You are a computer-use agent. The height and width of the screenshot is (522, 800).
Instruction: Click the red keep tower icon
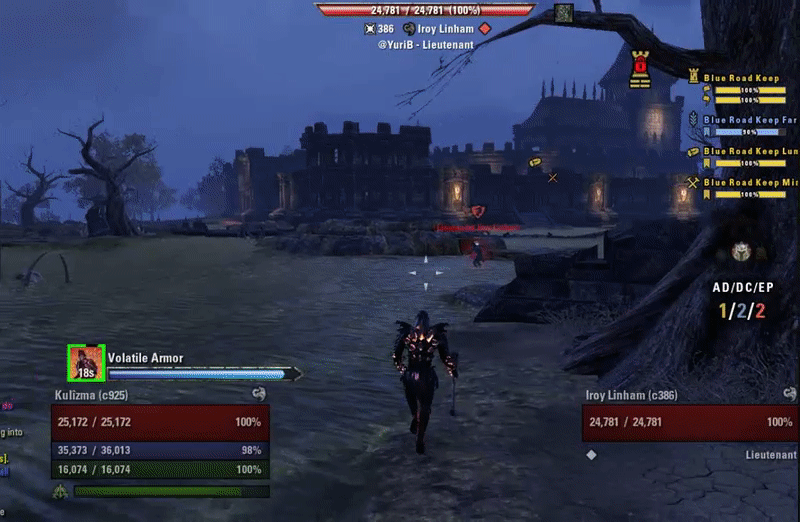click(x=640, y=67)
